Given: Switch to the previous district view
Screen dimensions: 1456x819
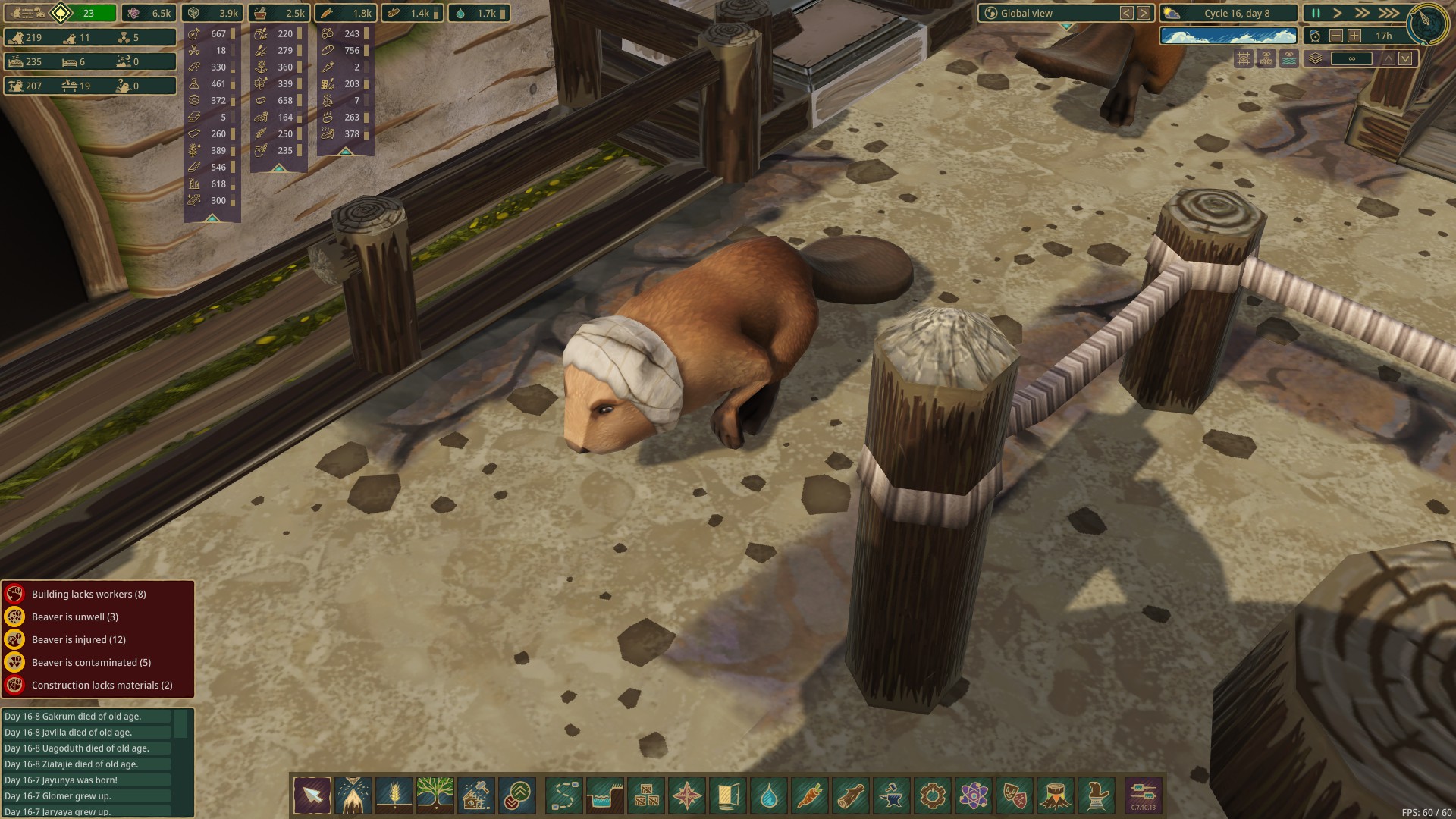Looking at the screenshot, I should (1127, 13).
